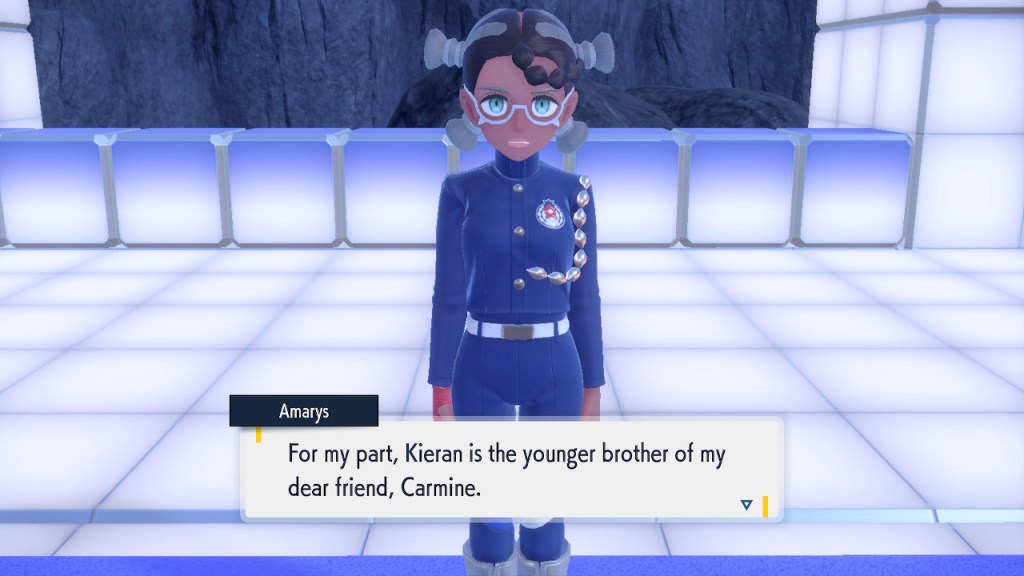Screen dimensions: 1024x576
Task: Advance dialogue with the blue arrow indicator
Action: coord(746,505)
